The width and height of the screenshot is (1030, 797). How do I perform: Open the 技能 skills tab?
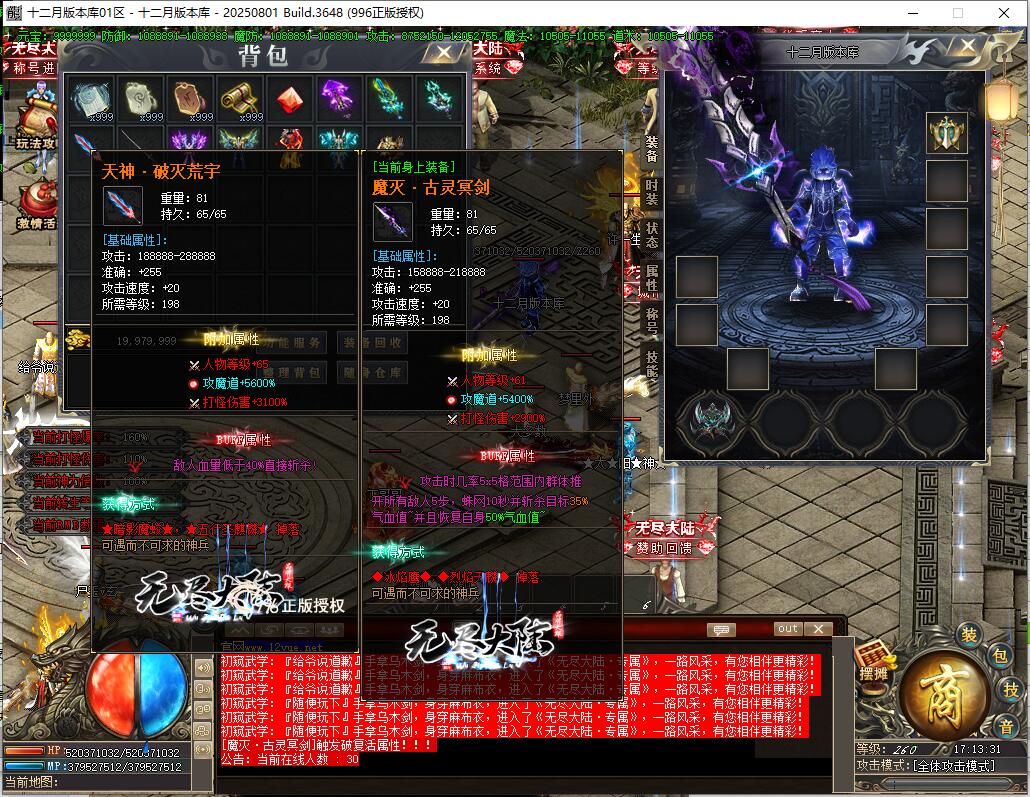click(x=652, y=363)
